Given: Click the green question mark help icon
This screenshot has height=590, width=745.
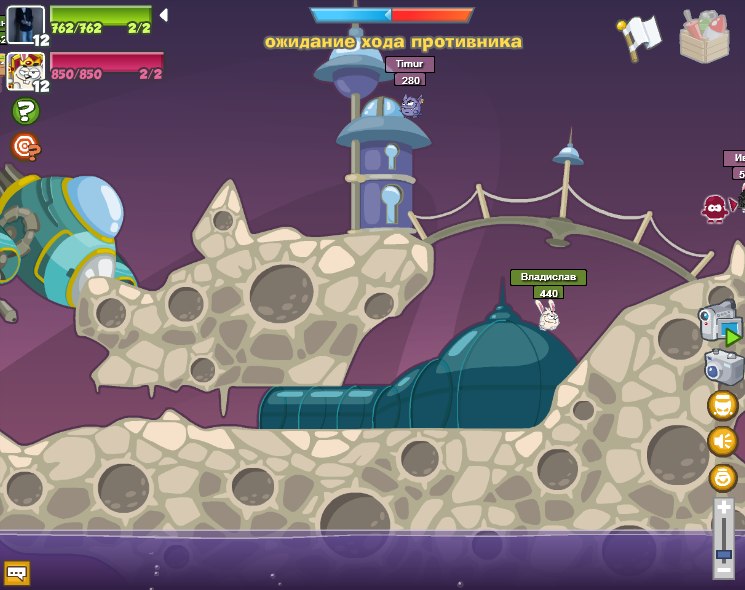Looking at the screenshot, I should pos(25,111).
